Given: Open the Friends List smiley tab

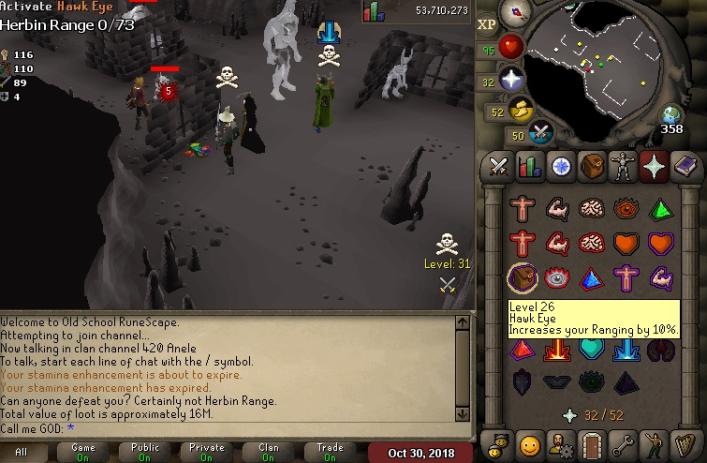Looking at the screenshot, I should [x=529, y=444].
